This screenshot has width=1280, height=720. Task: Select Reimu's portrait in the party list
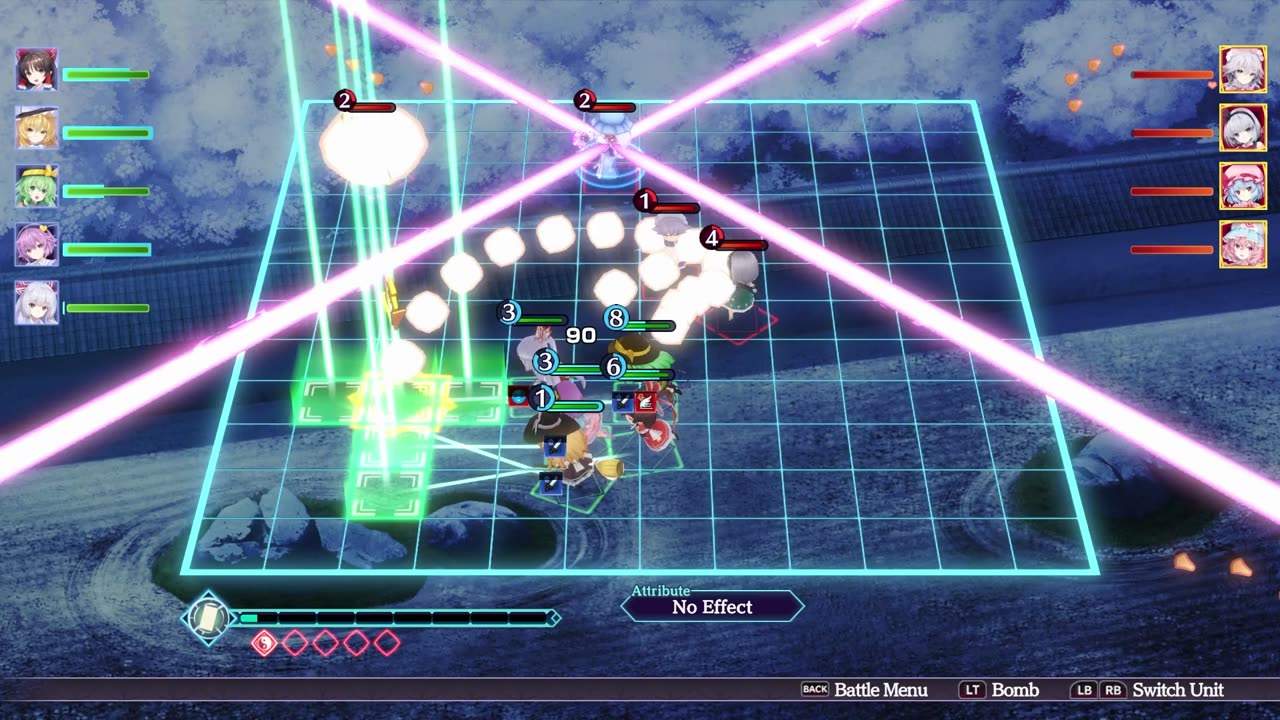tap(37, 69)
